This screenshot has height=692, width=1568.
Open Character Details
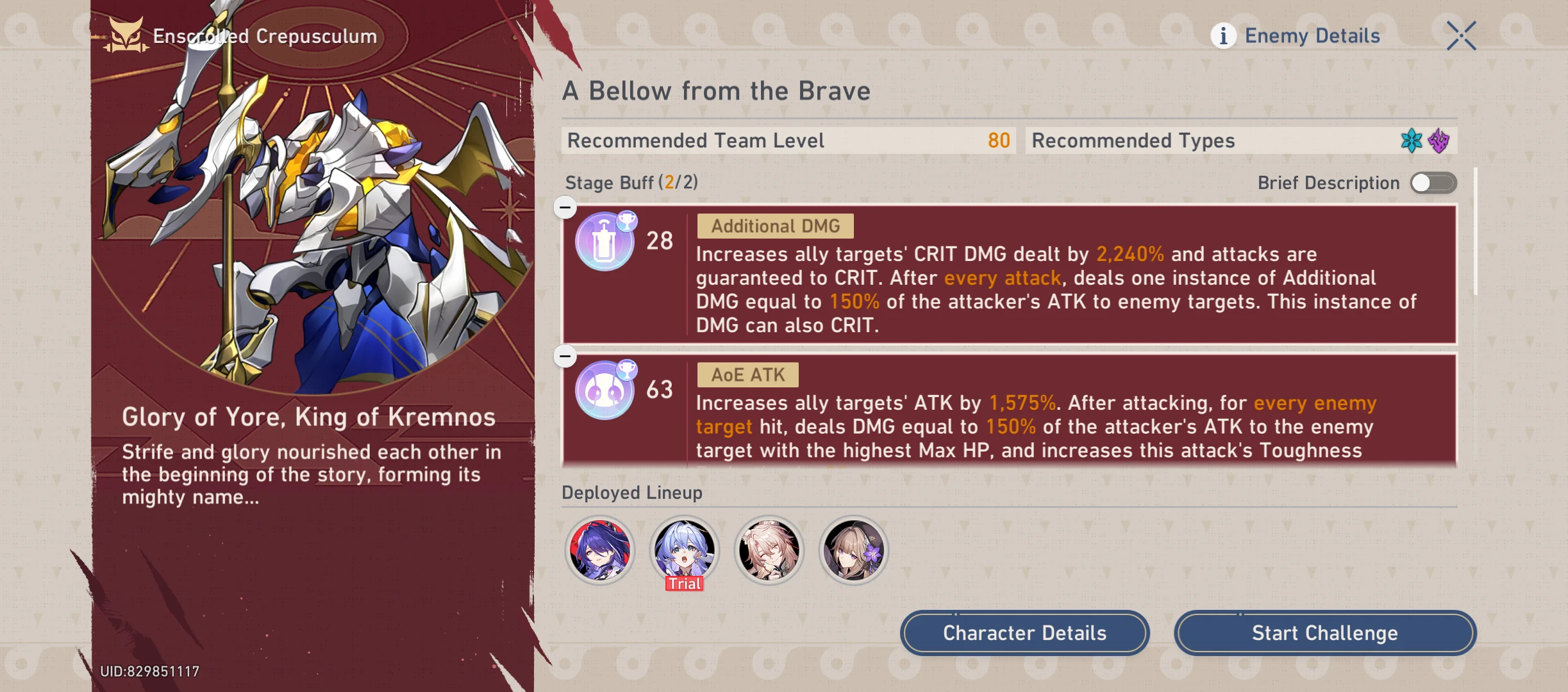[x=1024, y=633]
